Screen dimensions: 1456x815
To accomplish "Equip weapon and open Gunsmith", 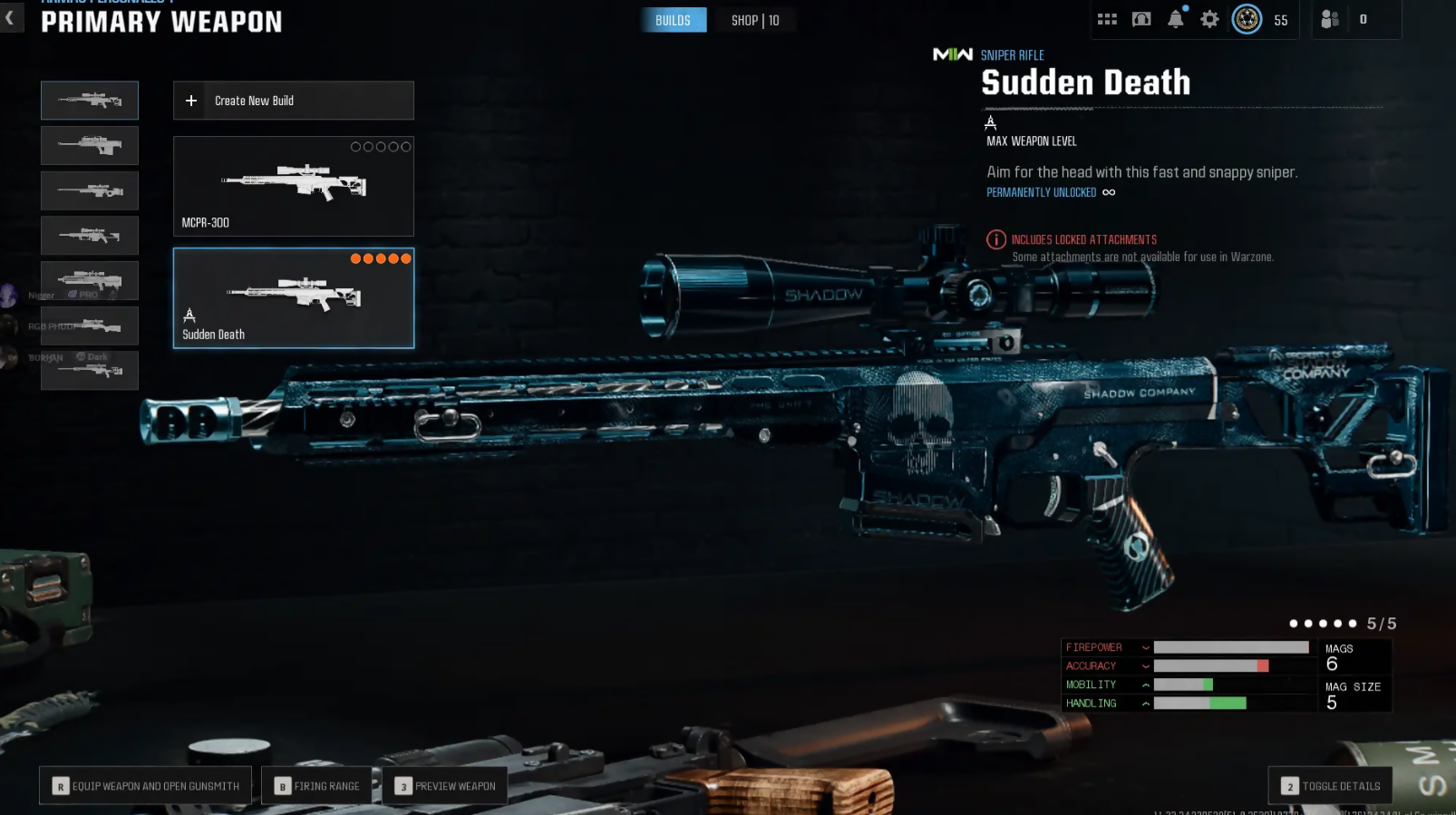I will point(146,786).
